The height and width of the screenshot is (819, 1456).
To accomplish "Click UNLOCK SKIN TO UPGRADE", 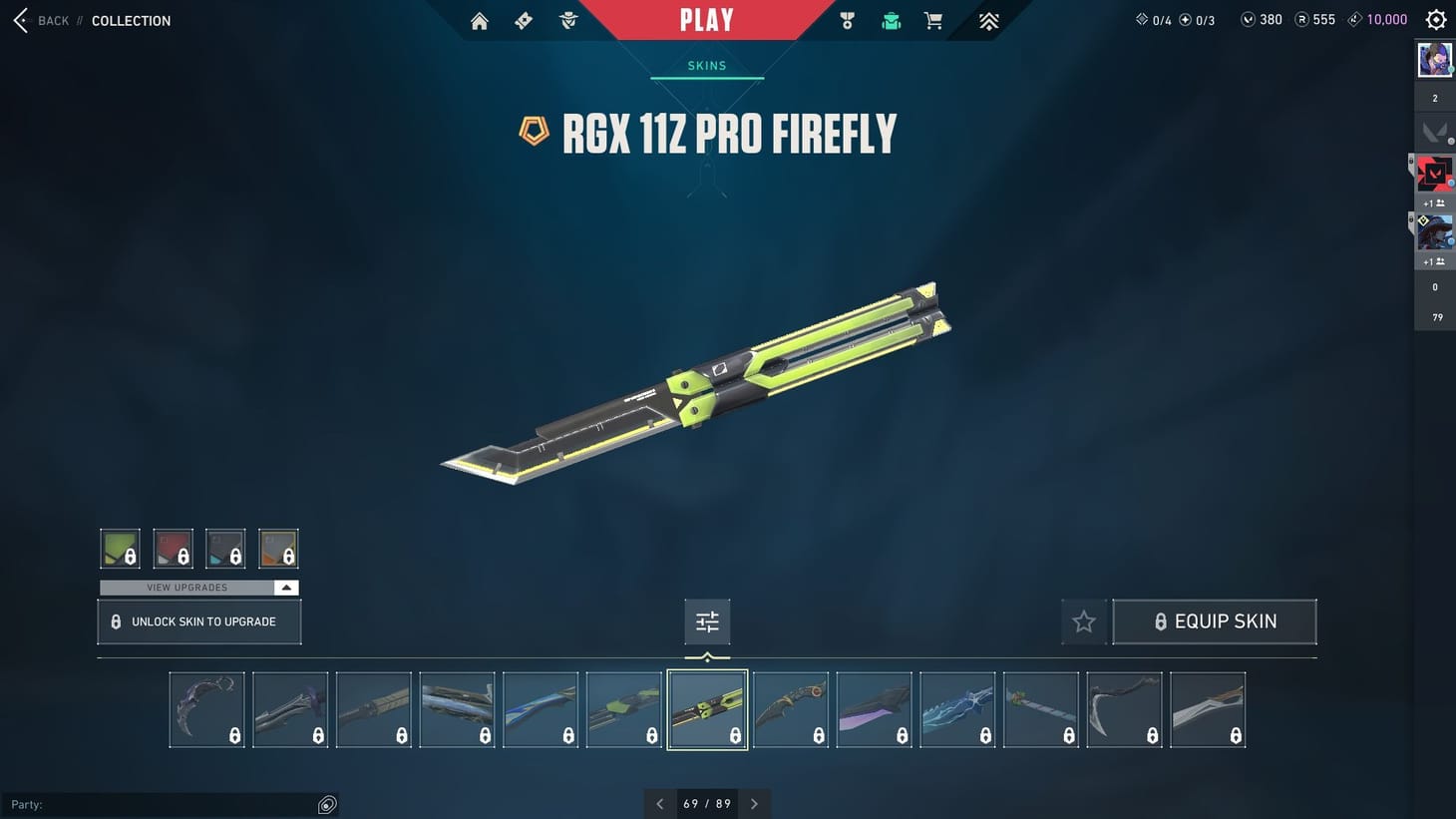I will 198,620.
